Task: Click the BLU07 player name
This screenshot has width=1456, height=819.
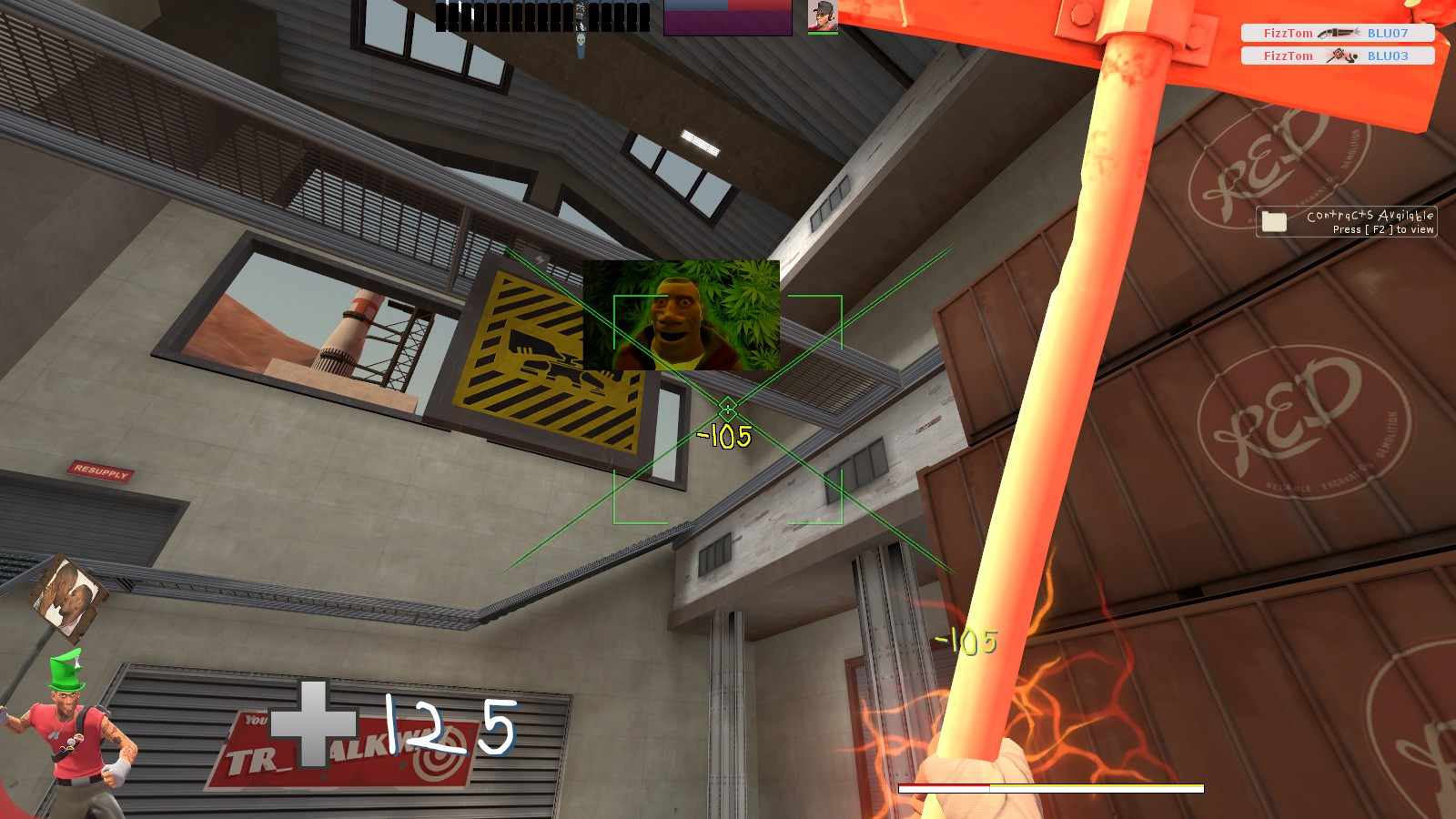Action: point(1387,33)
